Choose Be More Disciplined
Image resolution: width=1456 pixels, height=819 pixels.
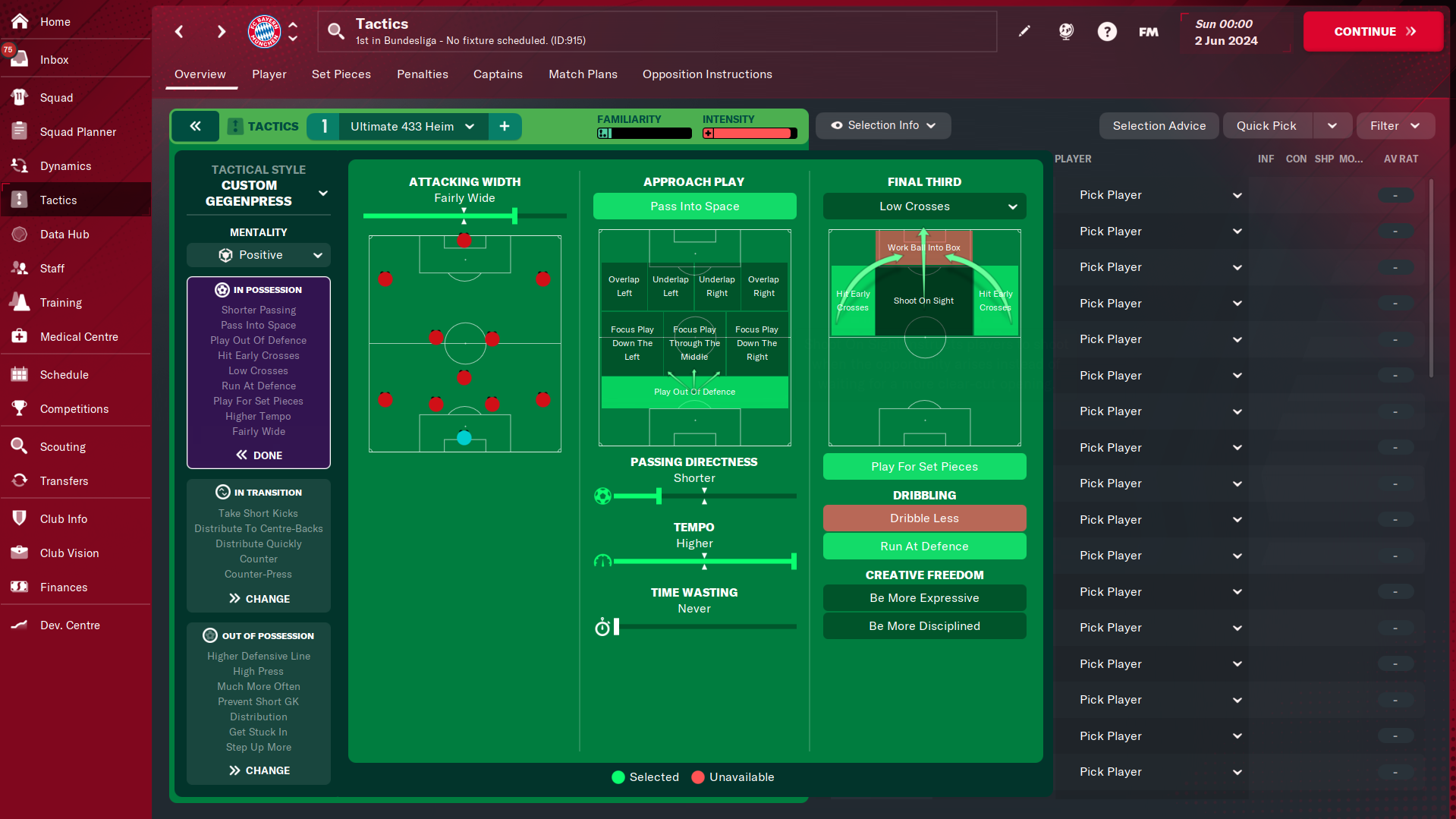pyautogui.click(x=924, y=626)
